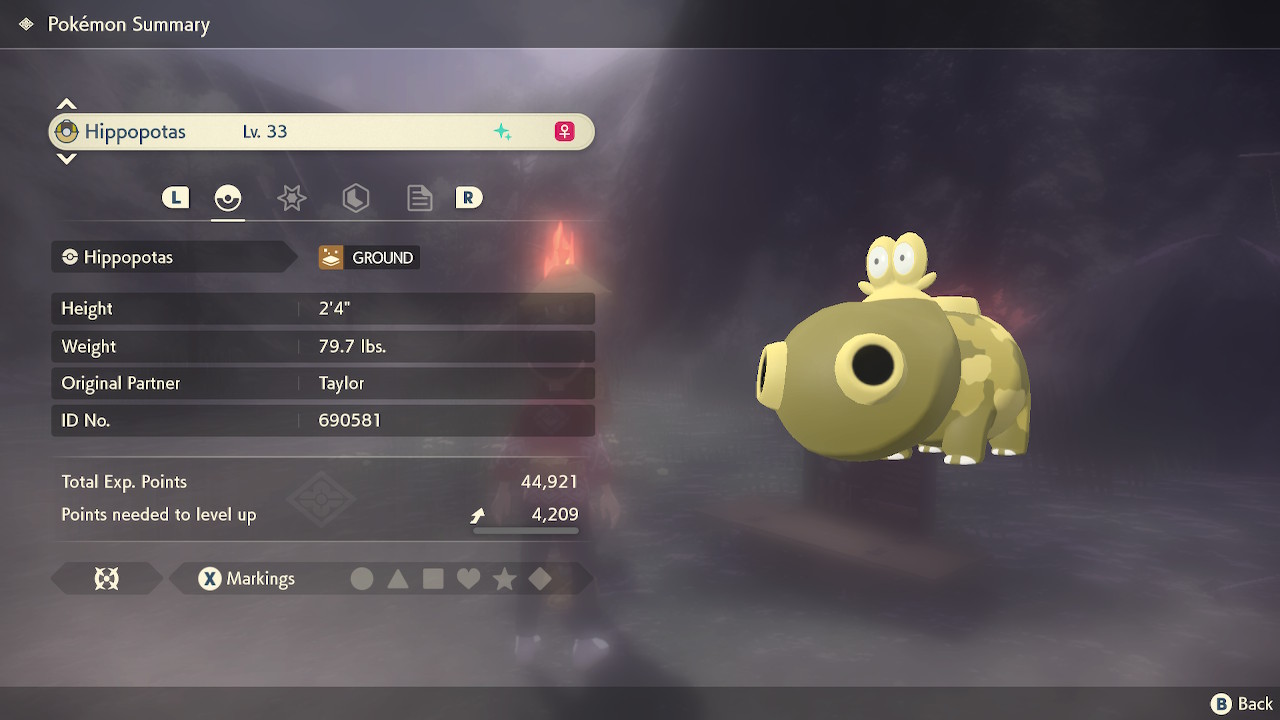Toggle the circle marking

click(x=362, y=579)
